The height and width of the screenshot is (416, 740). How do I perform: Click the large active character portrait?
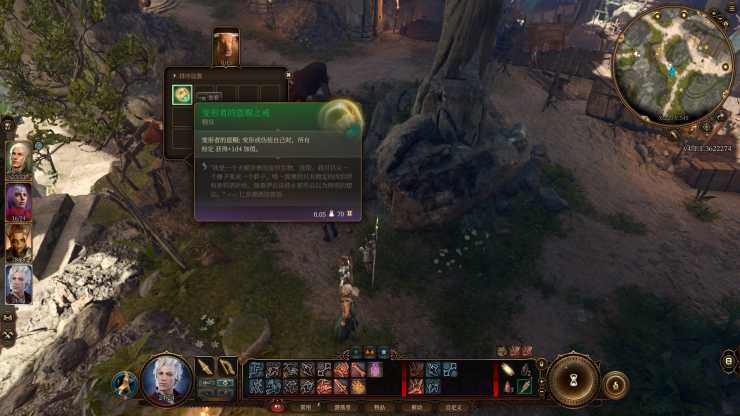coord(166,379)
